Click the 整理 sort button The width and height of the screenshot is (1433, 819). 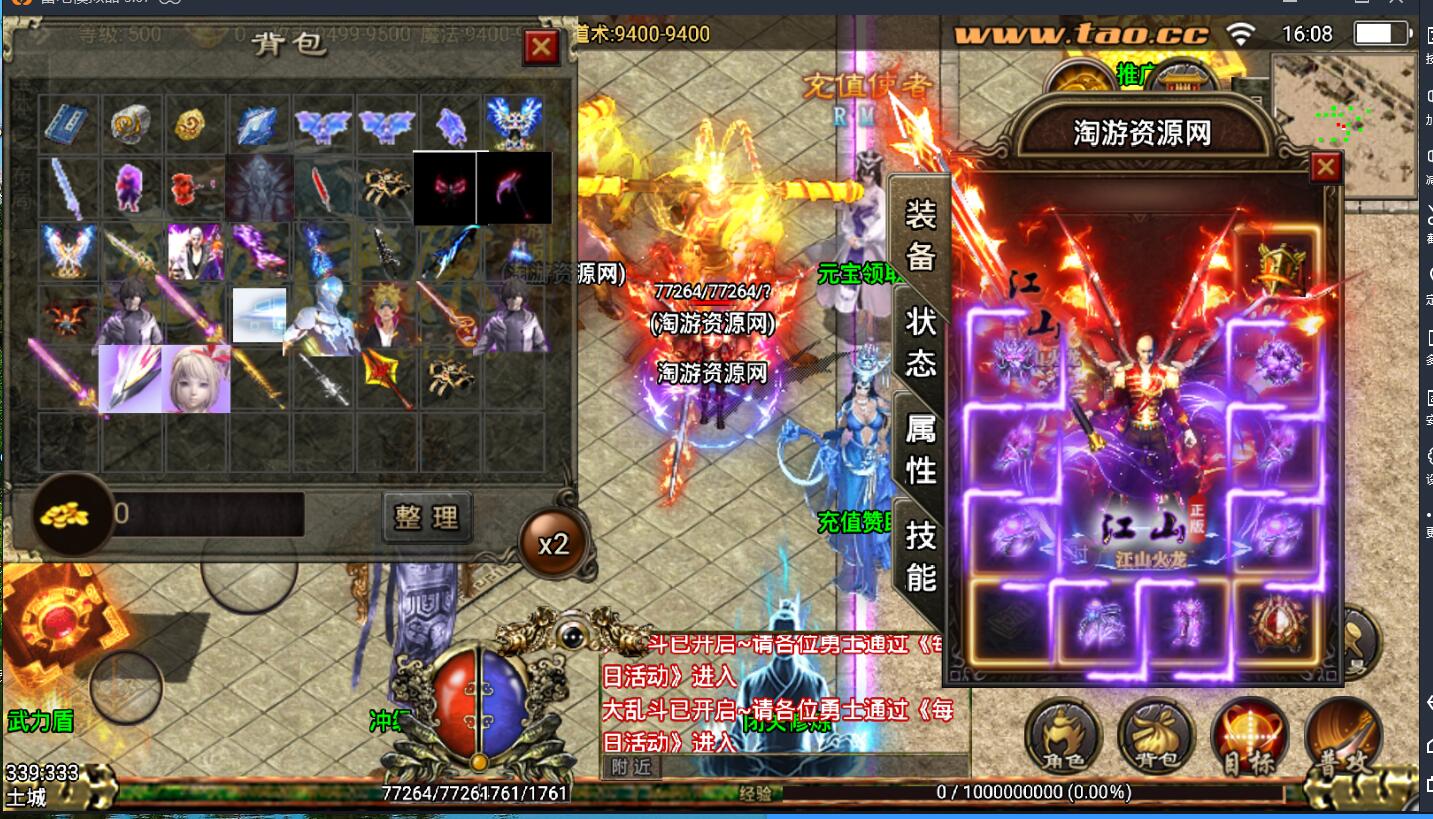[x=427, y=517]
